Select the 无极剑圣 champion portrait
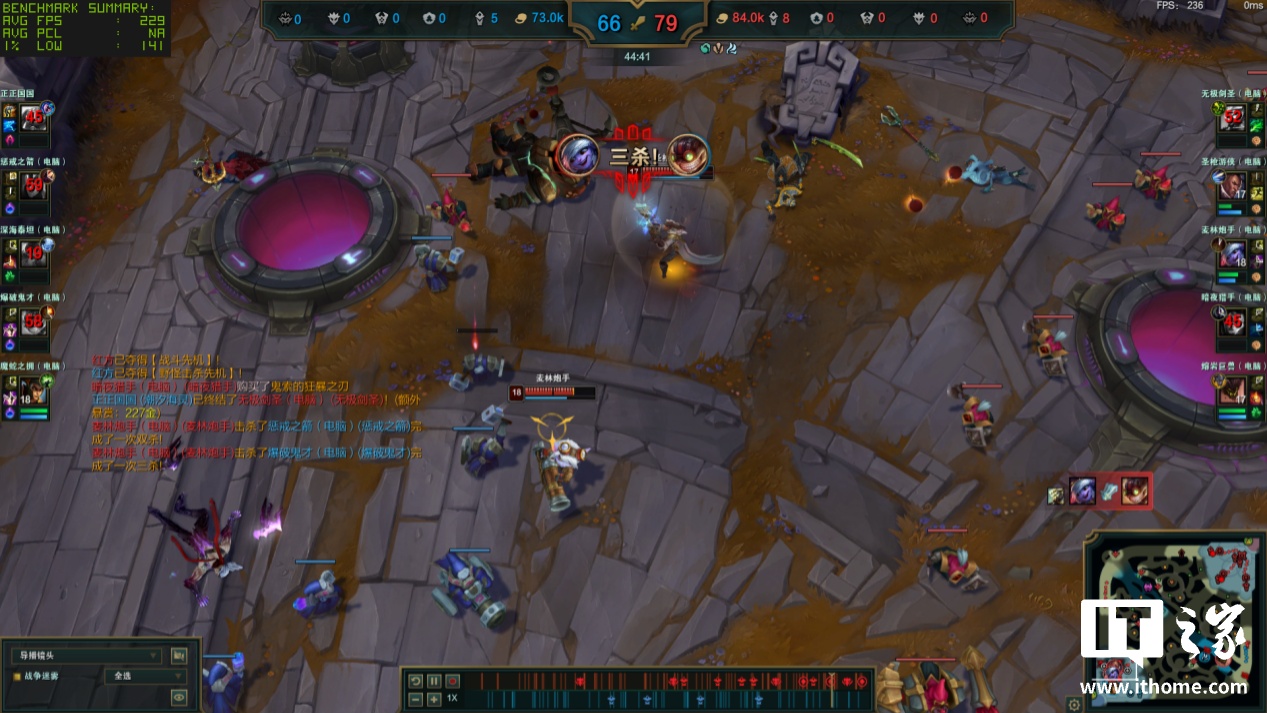The image size is (1267, 713). [x=1232, y=117]
